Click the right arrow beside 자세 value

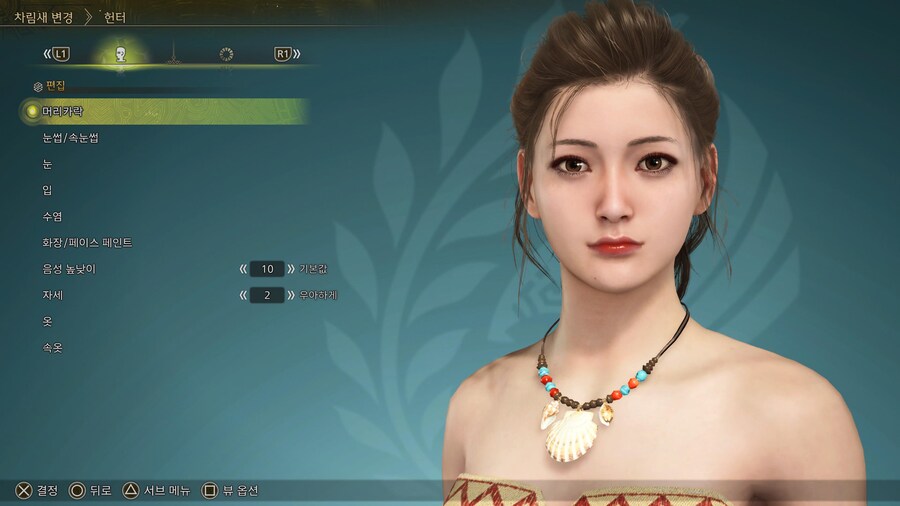pyautogui.click(x=291, y=295)
